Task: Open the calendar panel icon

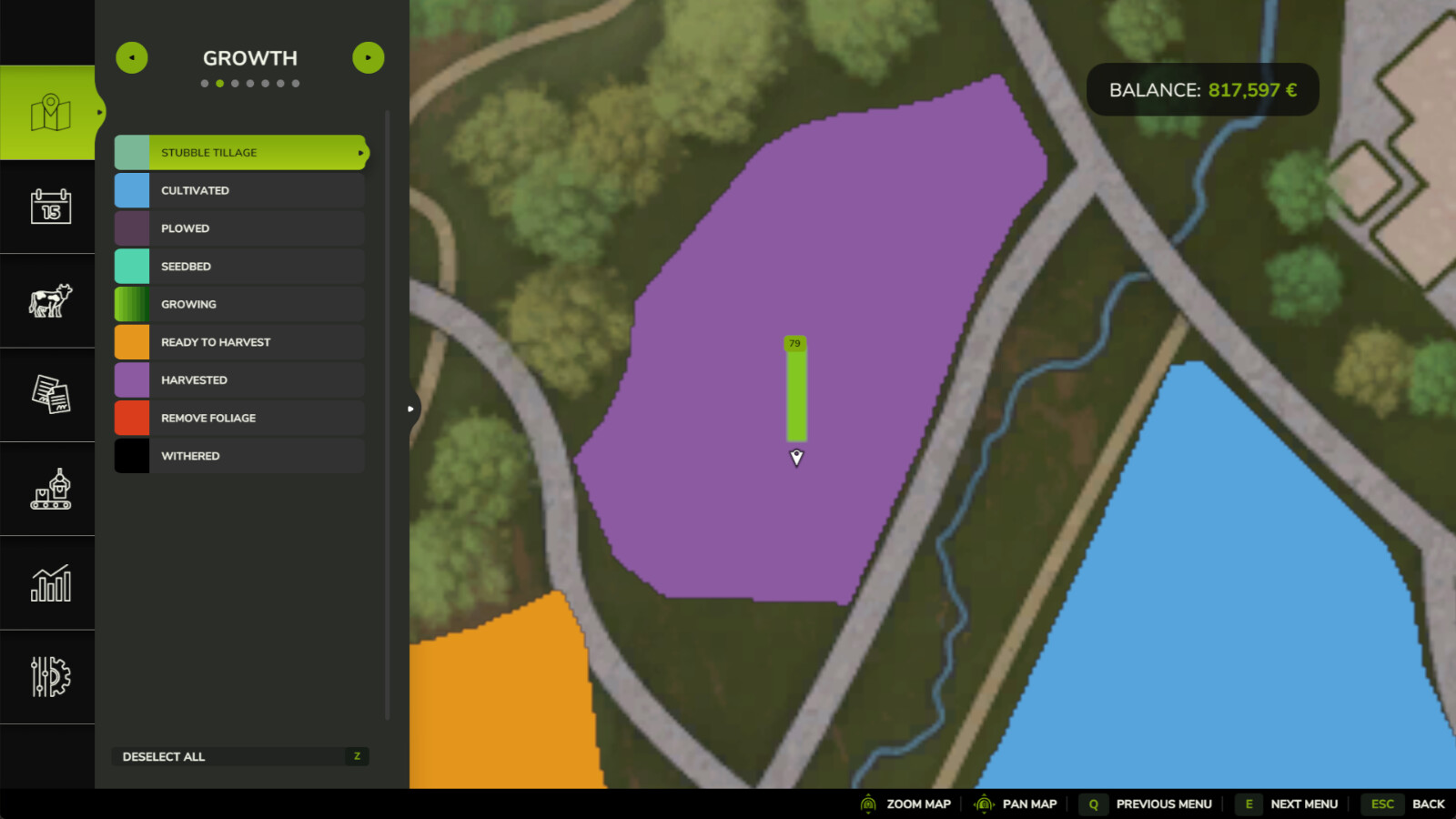Action: pos(50,207)
